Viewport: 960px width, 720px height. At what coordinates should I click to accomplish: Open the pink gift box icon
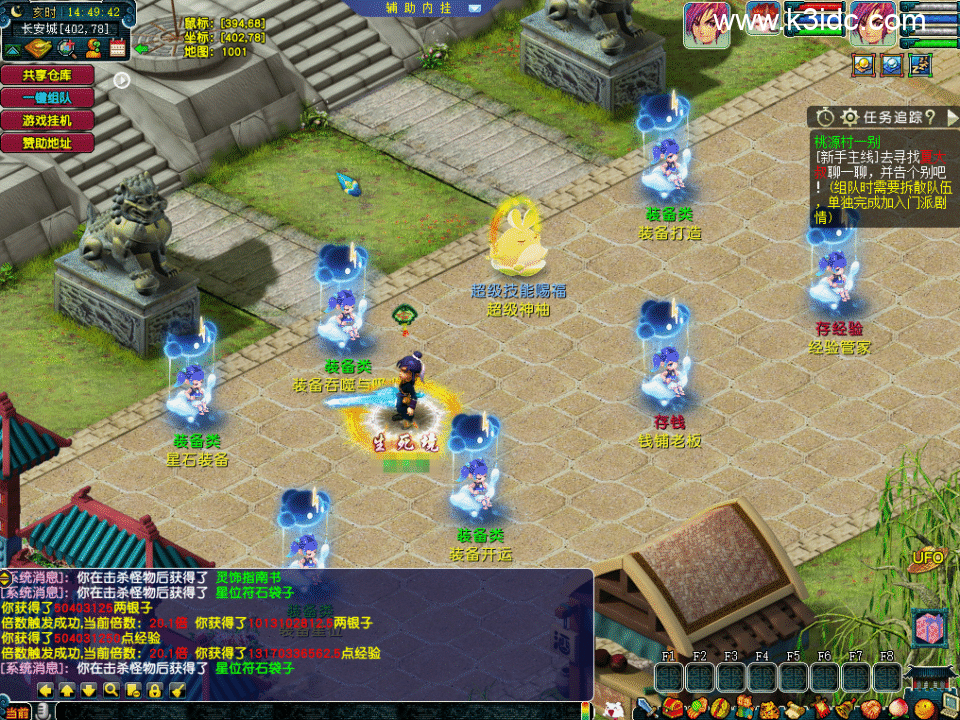click(929, 630)
